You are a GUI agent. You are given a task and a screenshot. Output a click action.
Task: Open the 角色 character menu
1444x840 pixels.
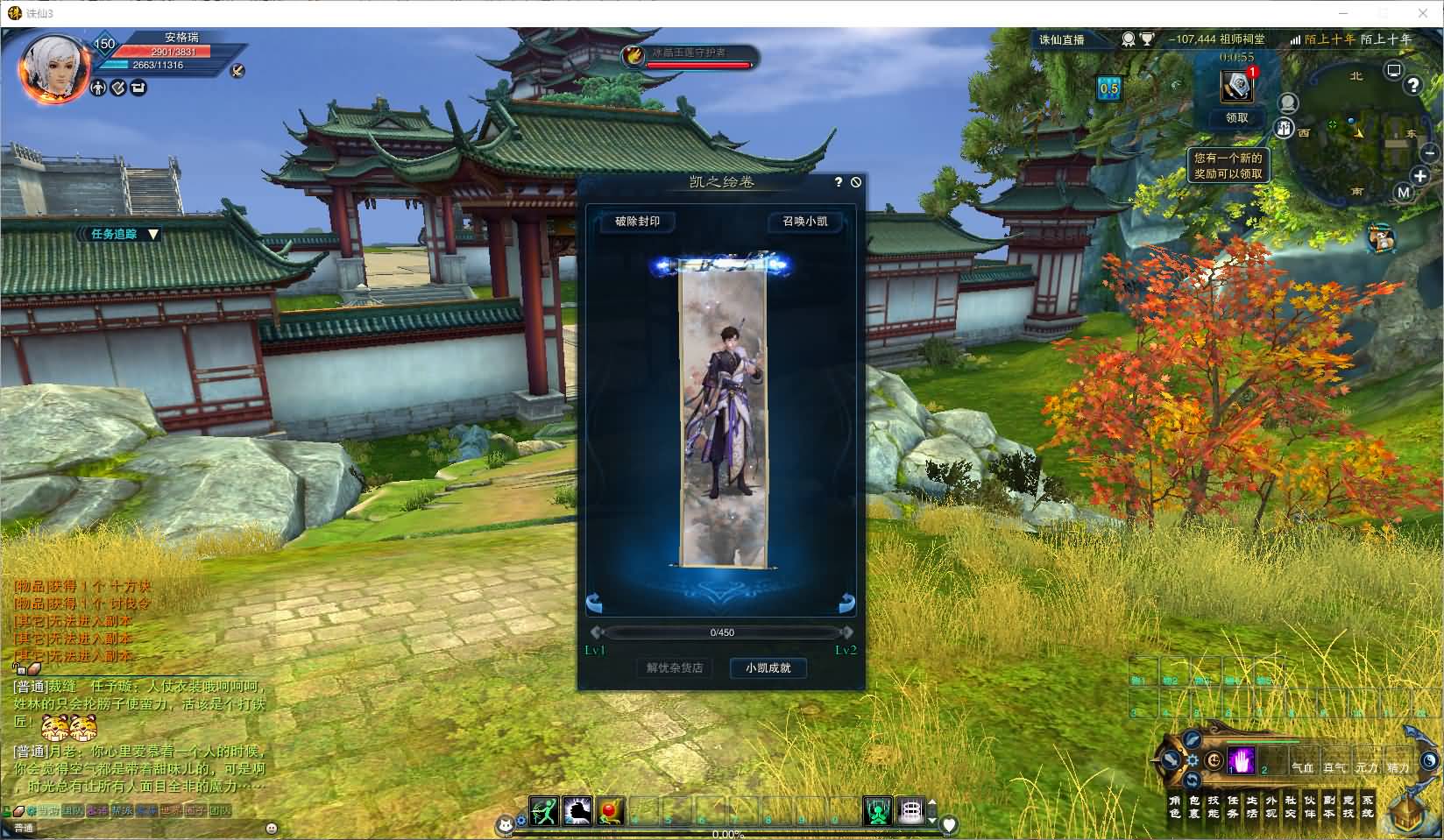1175,807
